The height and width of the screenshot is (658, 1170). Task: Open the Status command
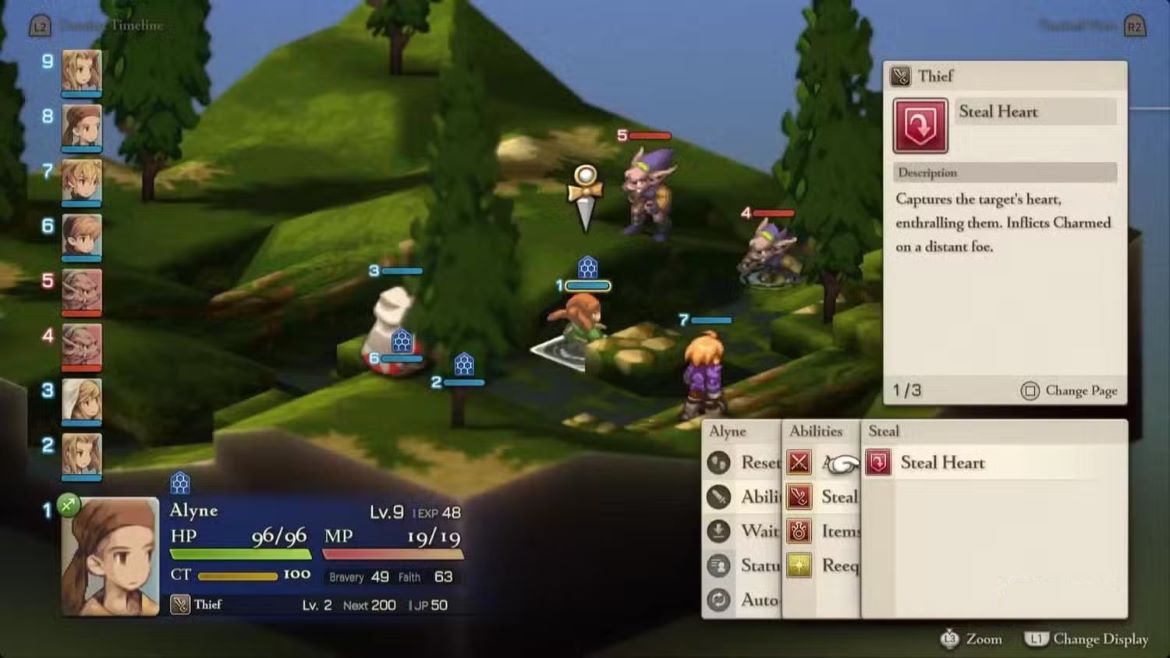coord(745,565)
